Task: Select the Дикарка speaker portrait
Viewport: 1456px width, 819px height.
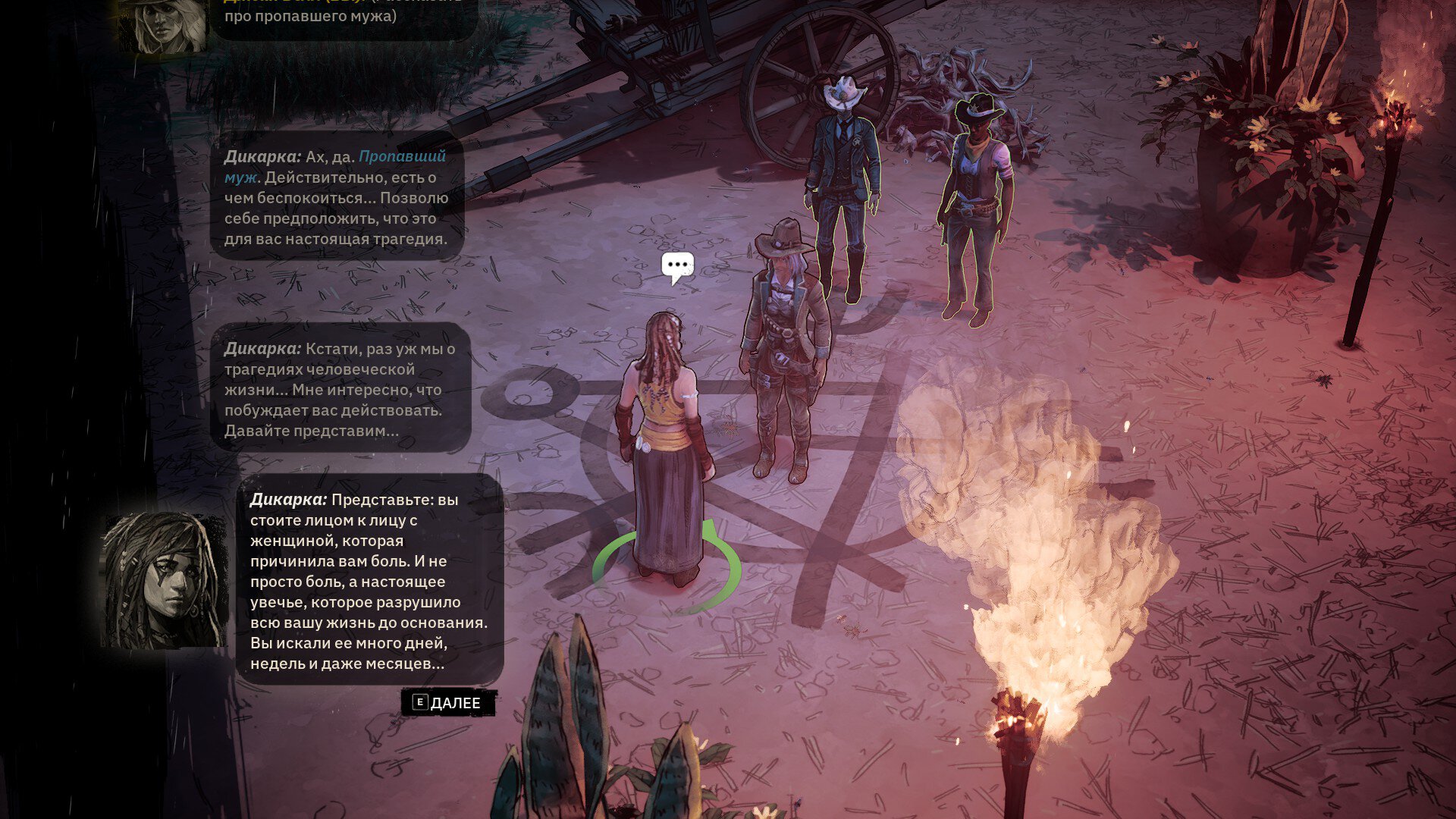Action: pos(164,580)
